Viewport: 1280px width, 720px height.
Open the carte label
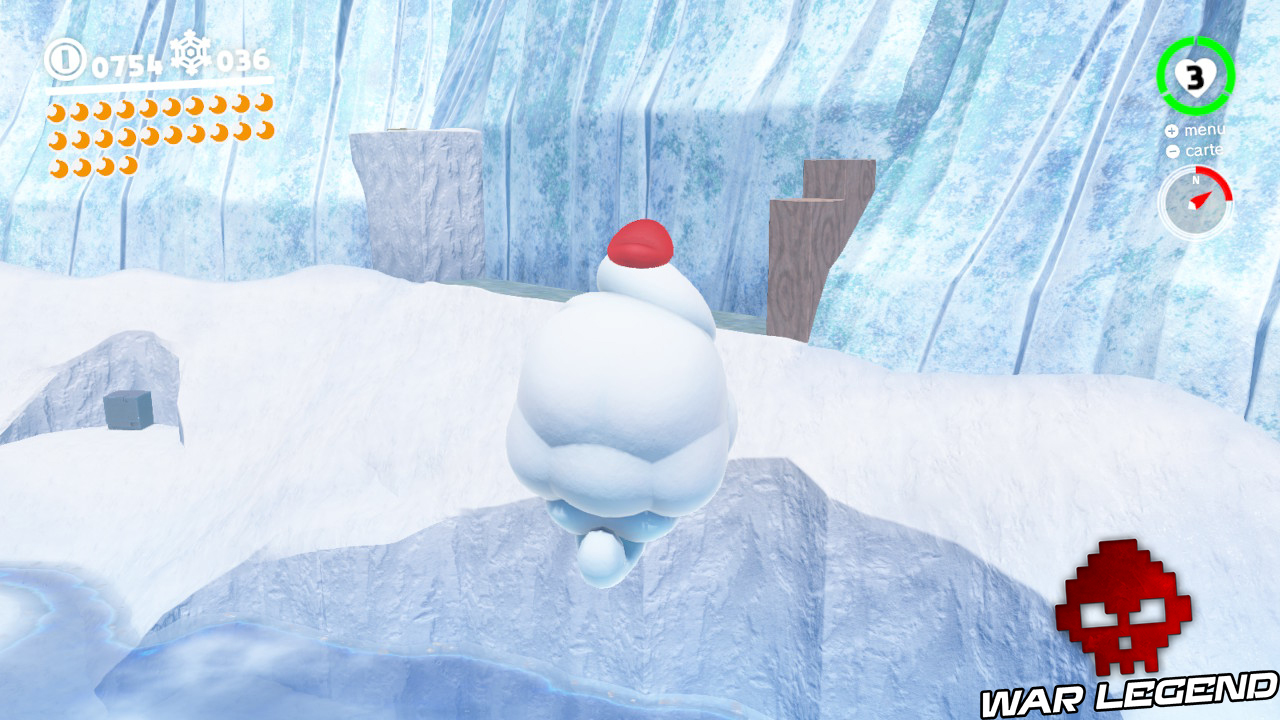click(1207, 151)
